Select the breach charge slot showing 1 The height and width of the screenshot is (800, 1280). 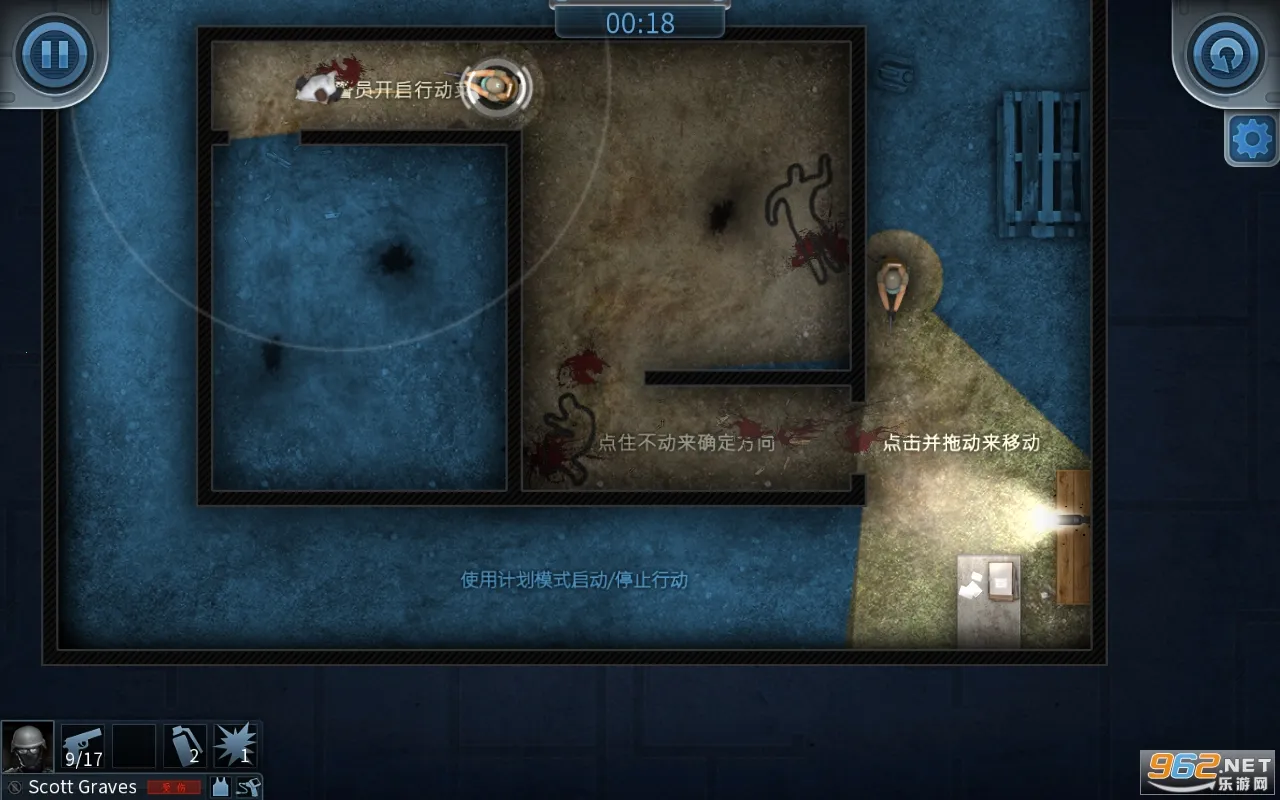click(238, 744)
